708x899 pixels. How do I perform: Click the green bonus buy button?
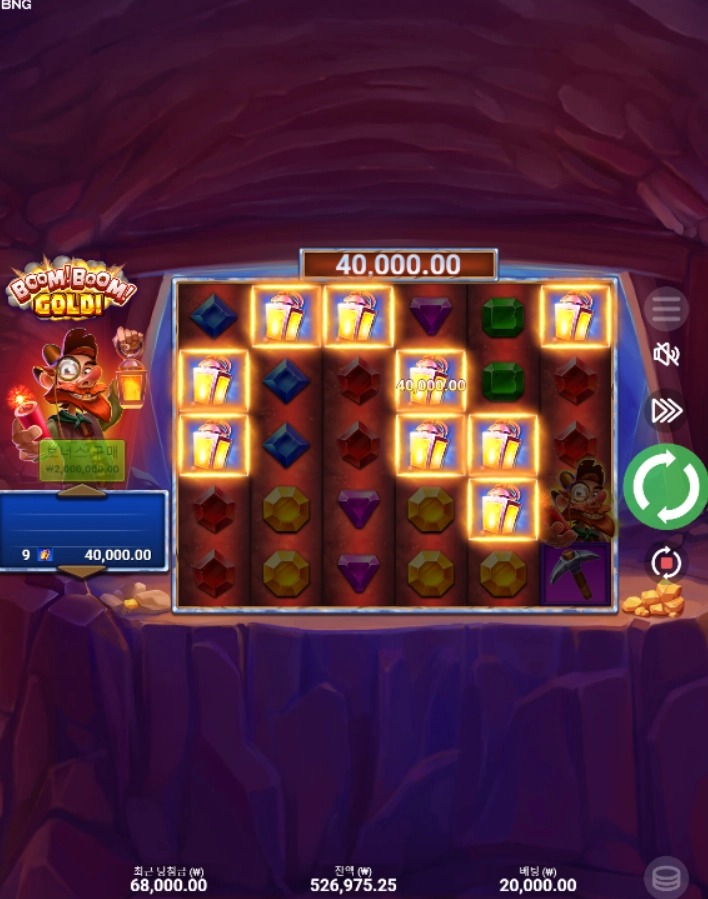(82, 460)
